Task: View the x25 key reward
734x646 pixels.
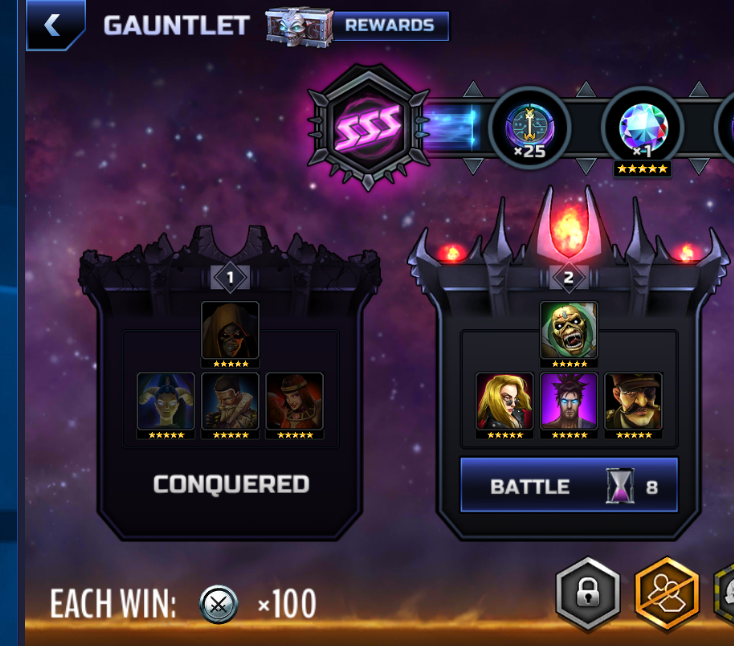Action: (529, 128)
